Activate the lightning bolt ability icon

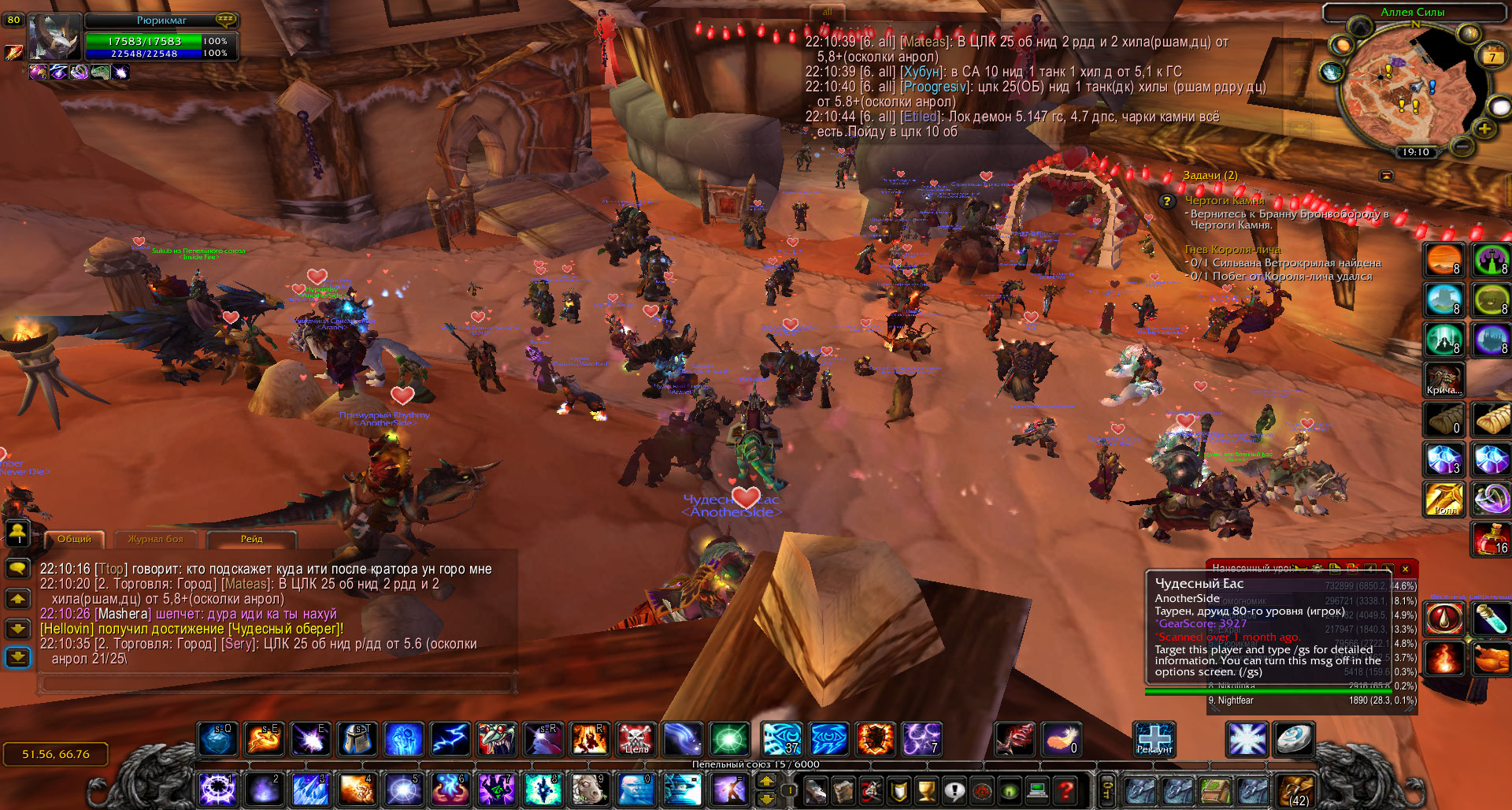point(450,739)
